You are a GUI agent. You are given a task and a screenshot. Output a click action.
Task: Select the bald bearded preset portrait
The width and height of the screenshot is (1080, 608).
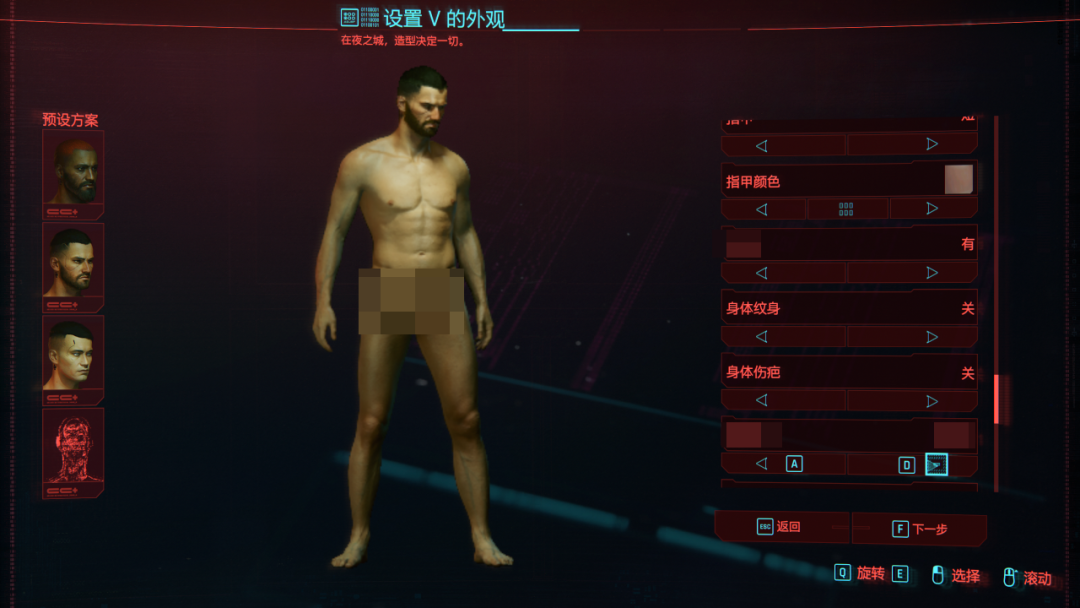click(x=73, y=170)
